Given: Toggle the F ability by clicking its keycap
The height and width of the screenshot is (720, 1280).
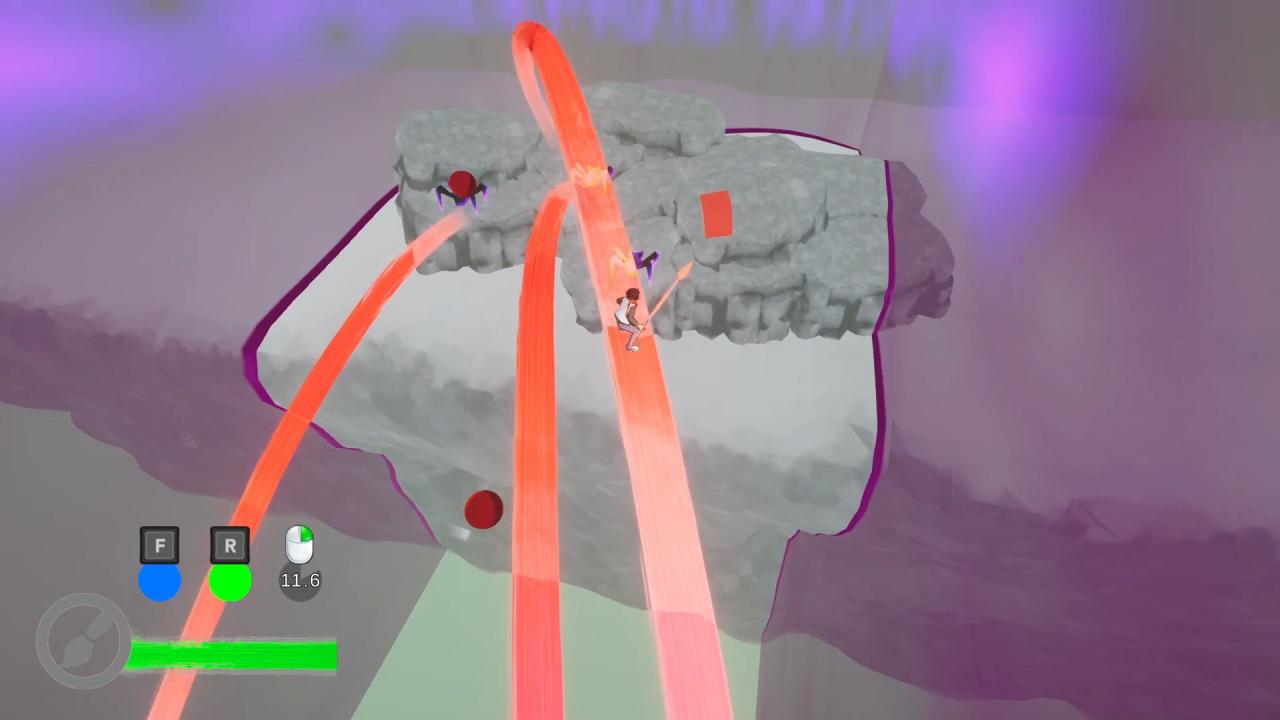Looking at the screenshot, I should (160, 546).
